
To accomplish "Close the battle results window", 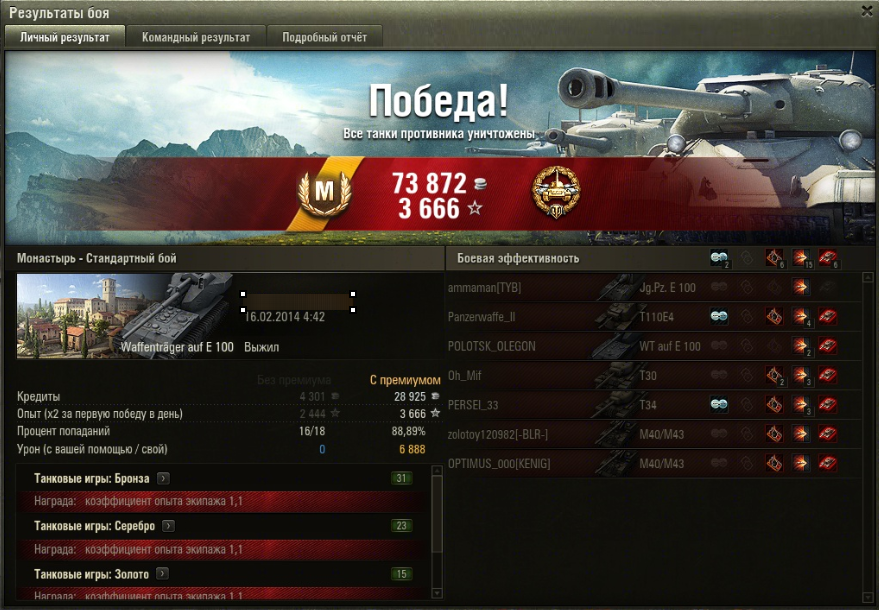I will point(866,11).
